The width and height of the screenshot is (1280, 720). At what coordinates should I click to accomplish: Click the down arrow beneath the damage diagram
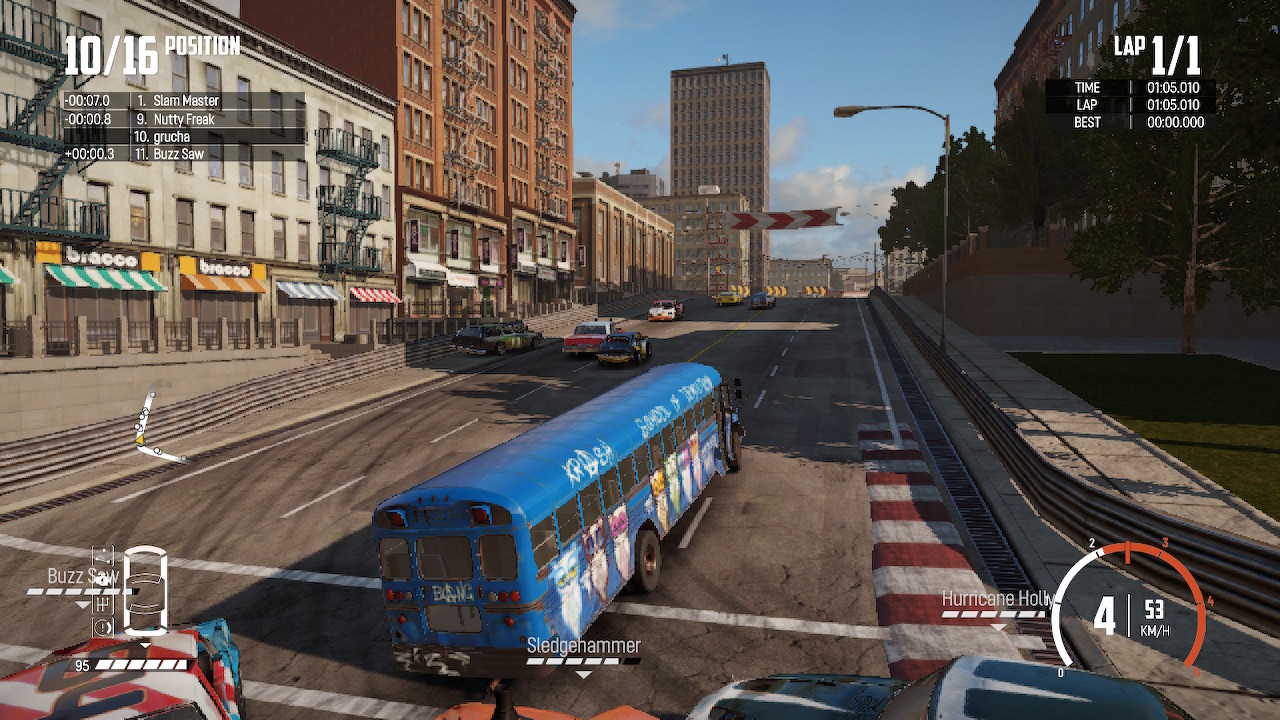pos(145,644)
